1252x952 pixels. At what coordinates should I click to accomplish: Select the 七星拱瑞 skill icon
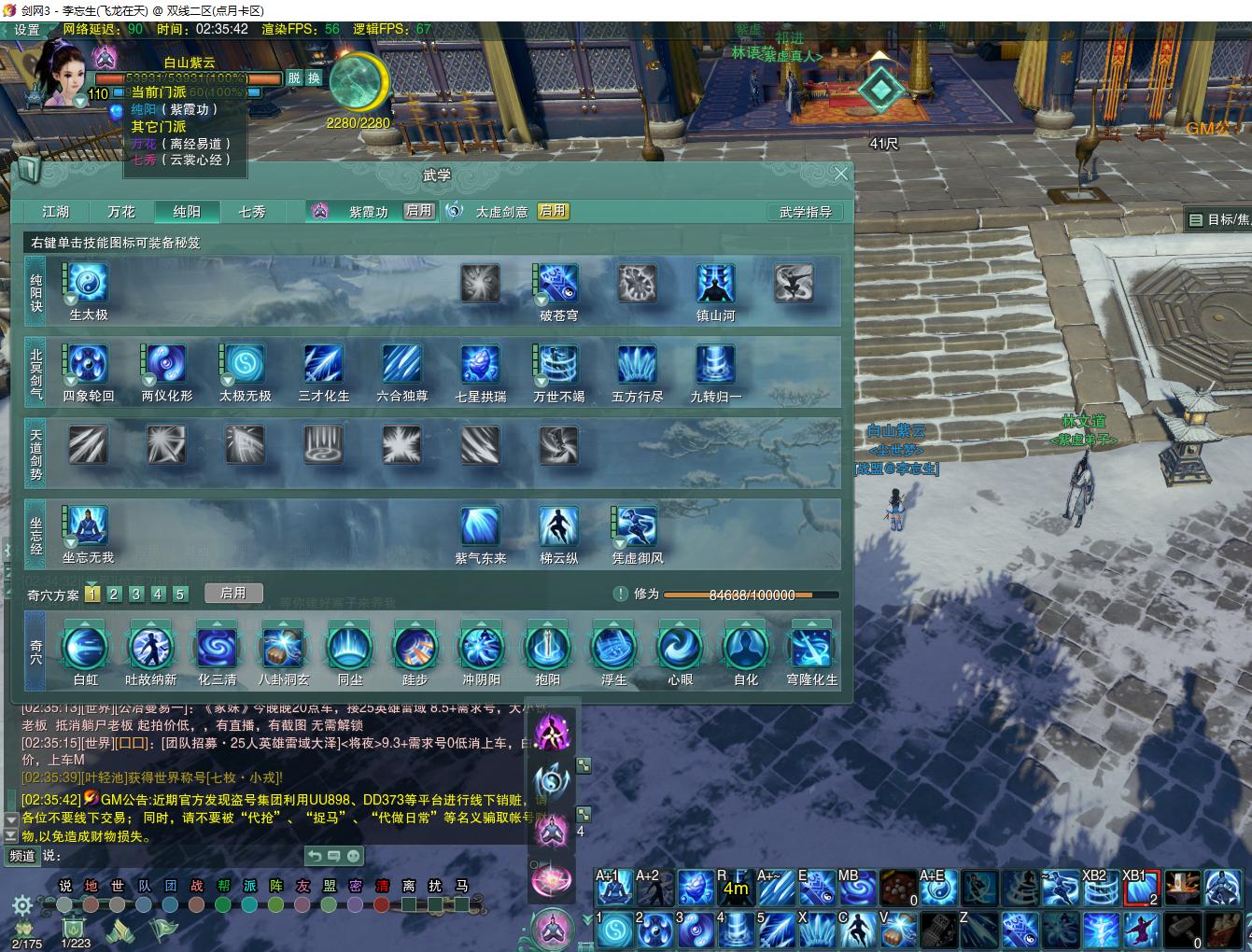point(480,365)
